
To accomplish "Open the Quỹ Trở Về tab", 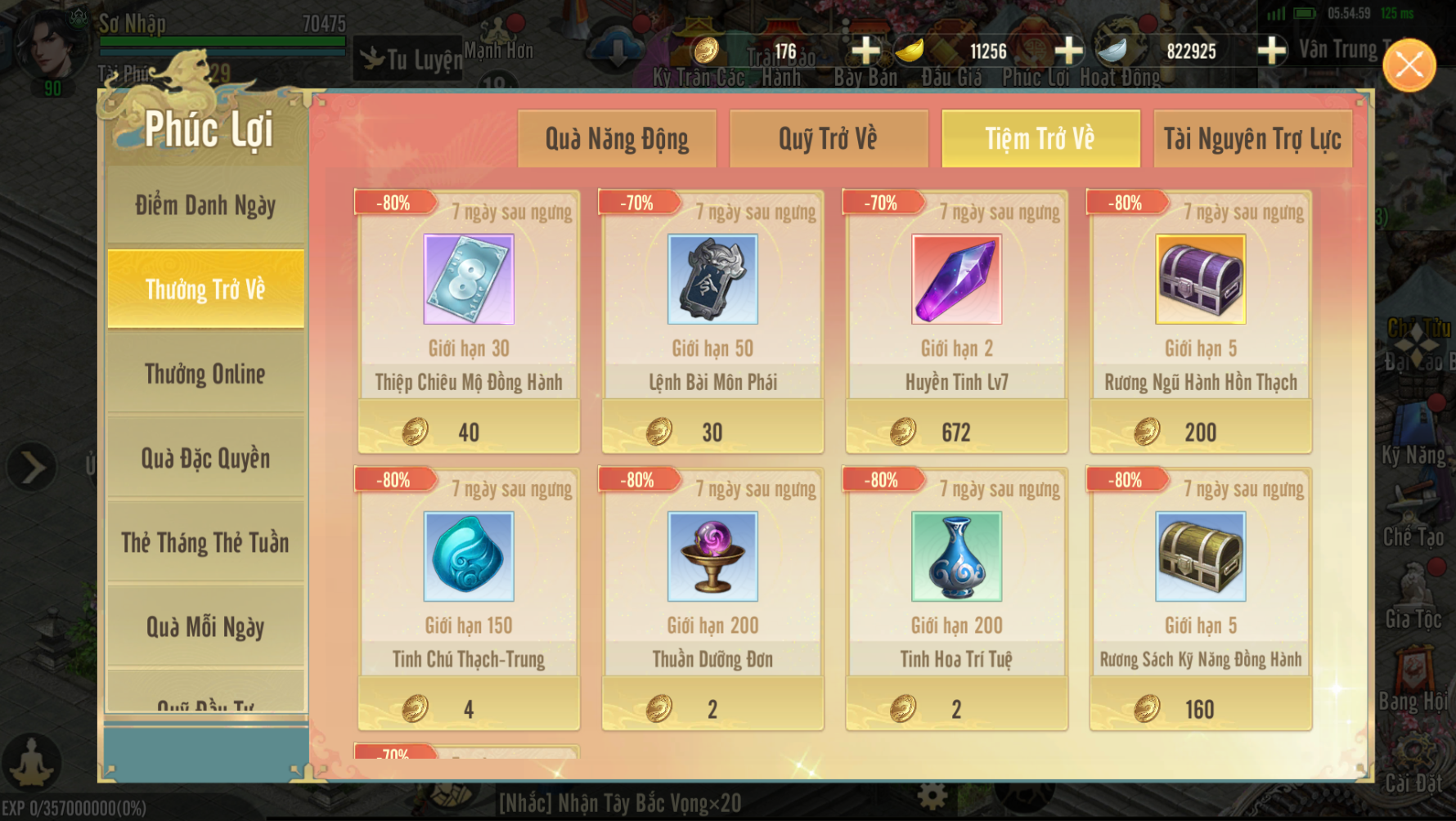I will 828,139.
